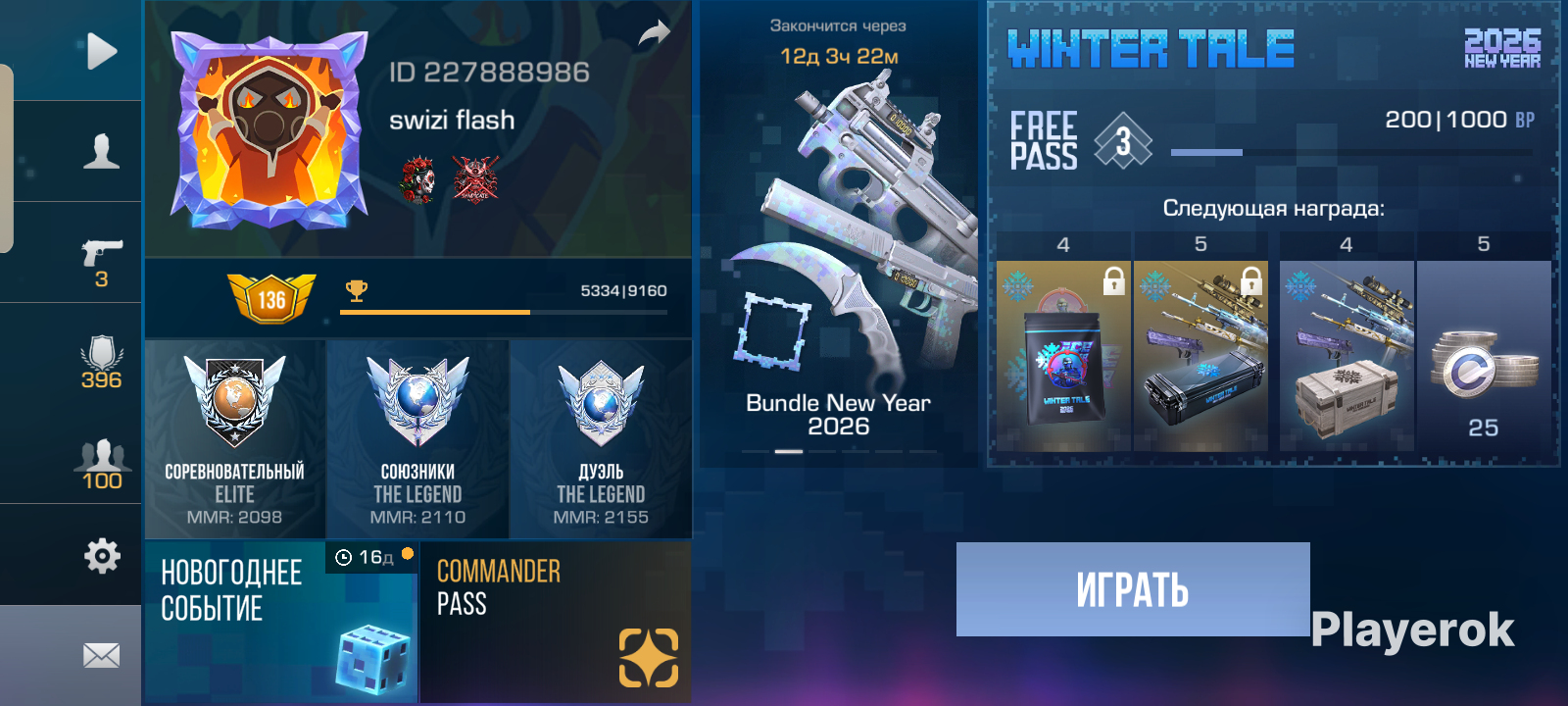Select the Соревновательный Elite rank tile
This screenshot has height=706, width=1568.
(x=234, y=439)
